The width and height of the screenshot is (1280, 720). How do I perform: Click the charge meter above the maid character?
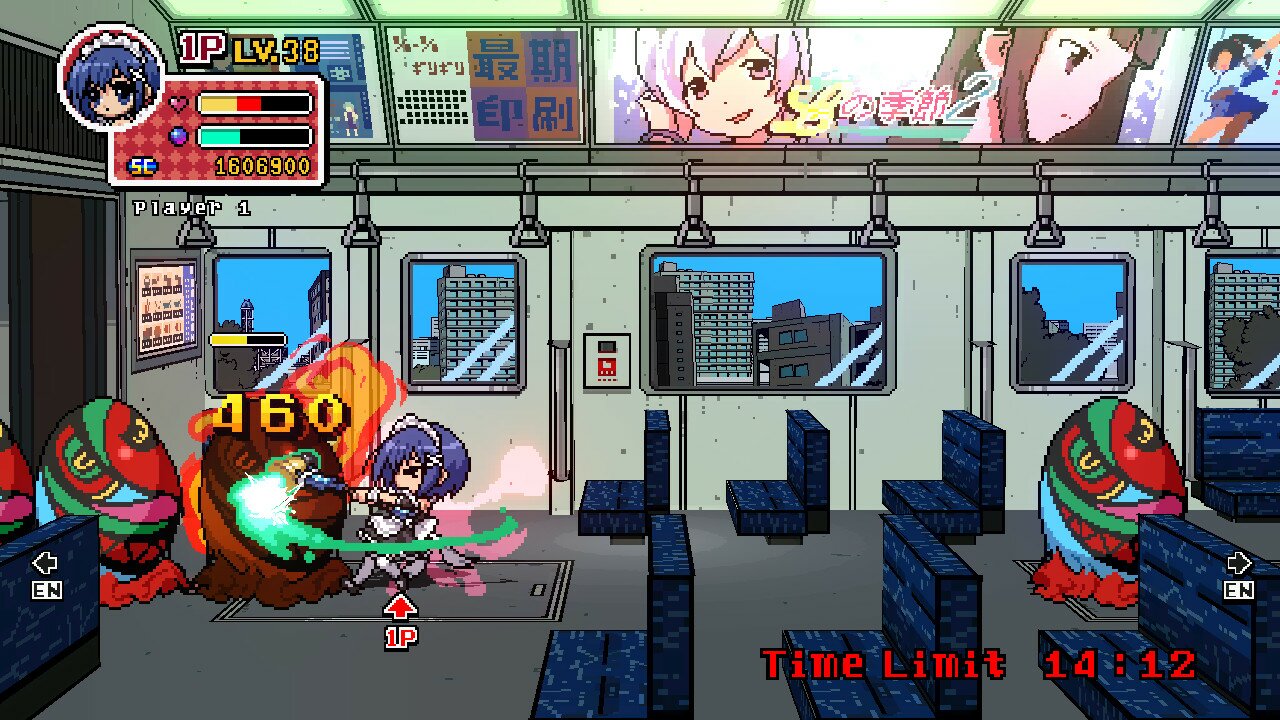point(250,340)
